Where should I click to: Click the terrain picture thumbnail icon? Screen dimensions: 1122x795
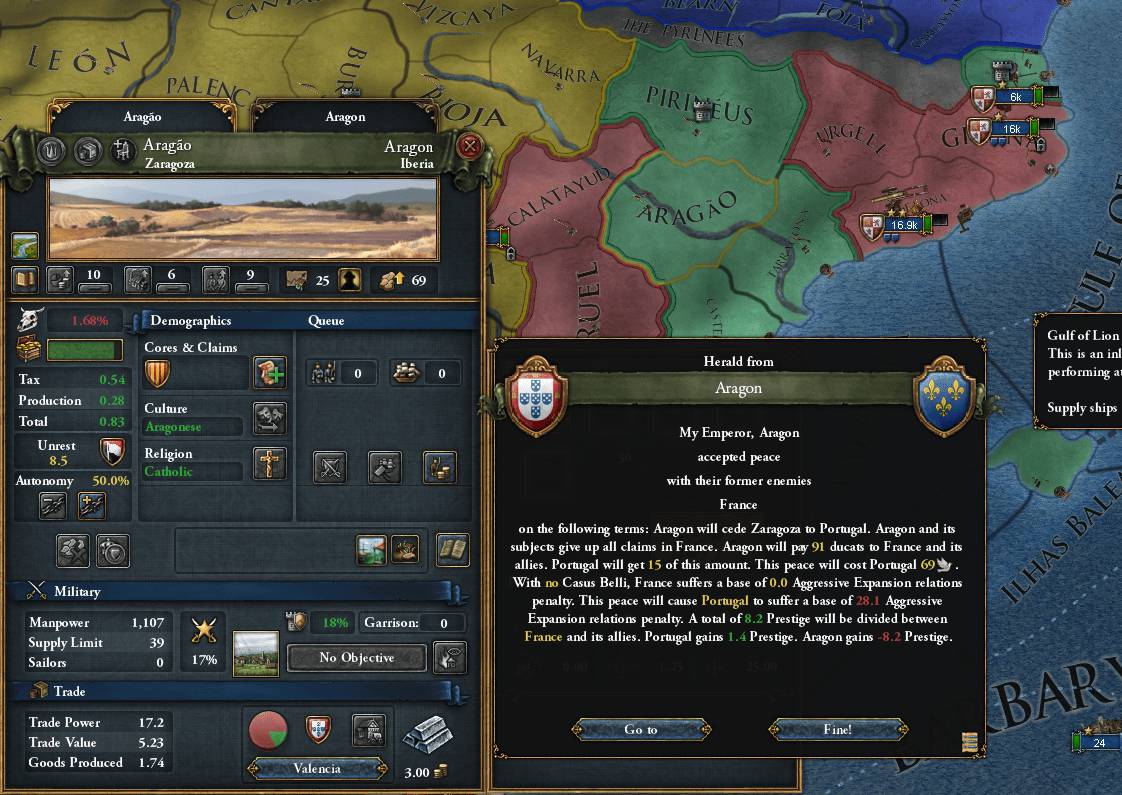pyautogui.click(x=25, y=246)
